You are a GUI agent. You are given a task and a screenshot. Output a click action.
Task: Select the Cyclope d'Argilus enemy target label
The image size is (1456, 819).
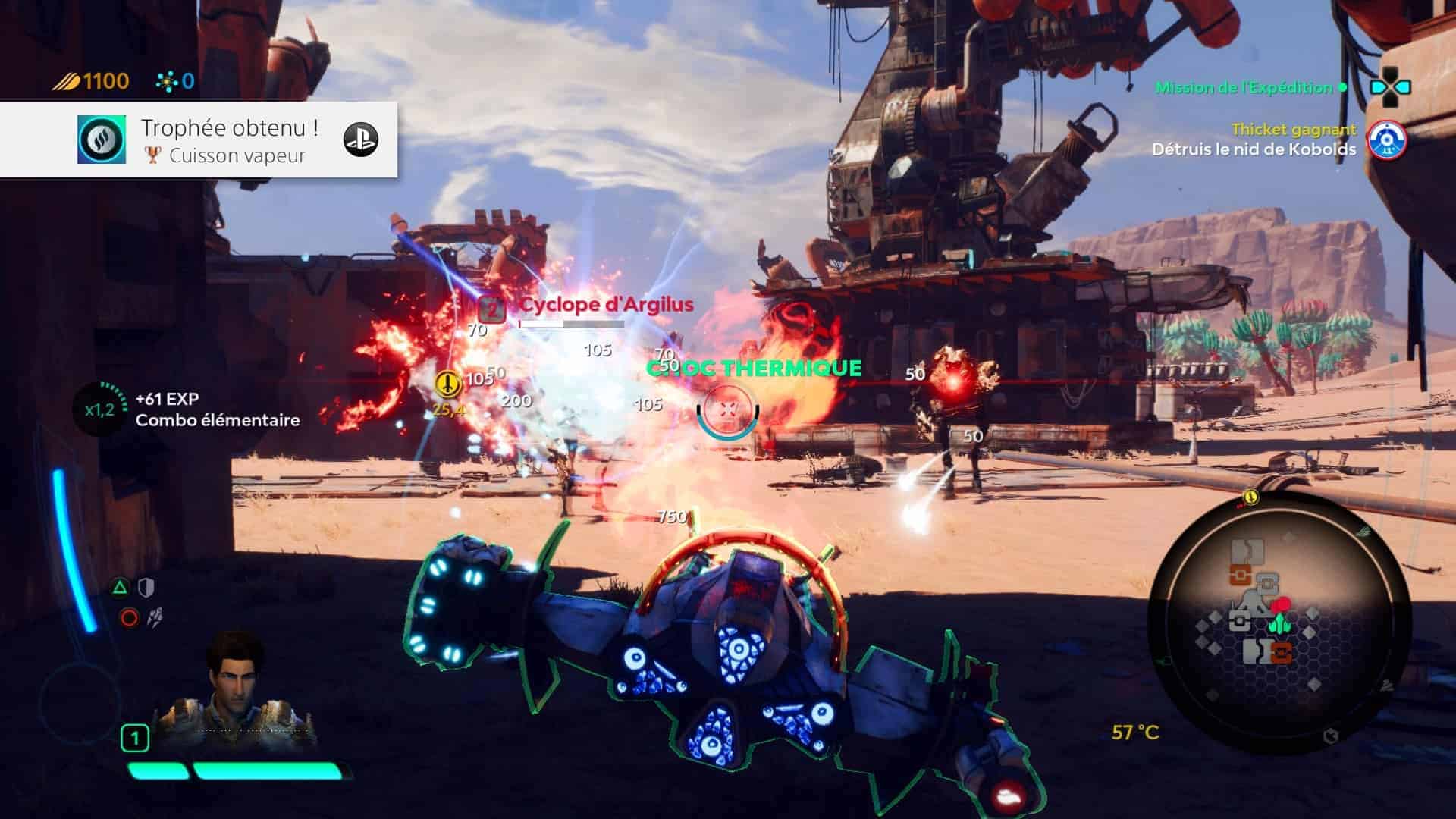coord(605,305)
